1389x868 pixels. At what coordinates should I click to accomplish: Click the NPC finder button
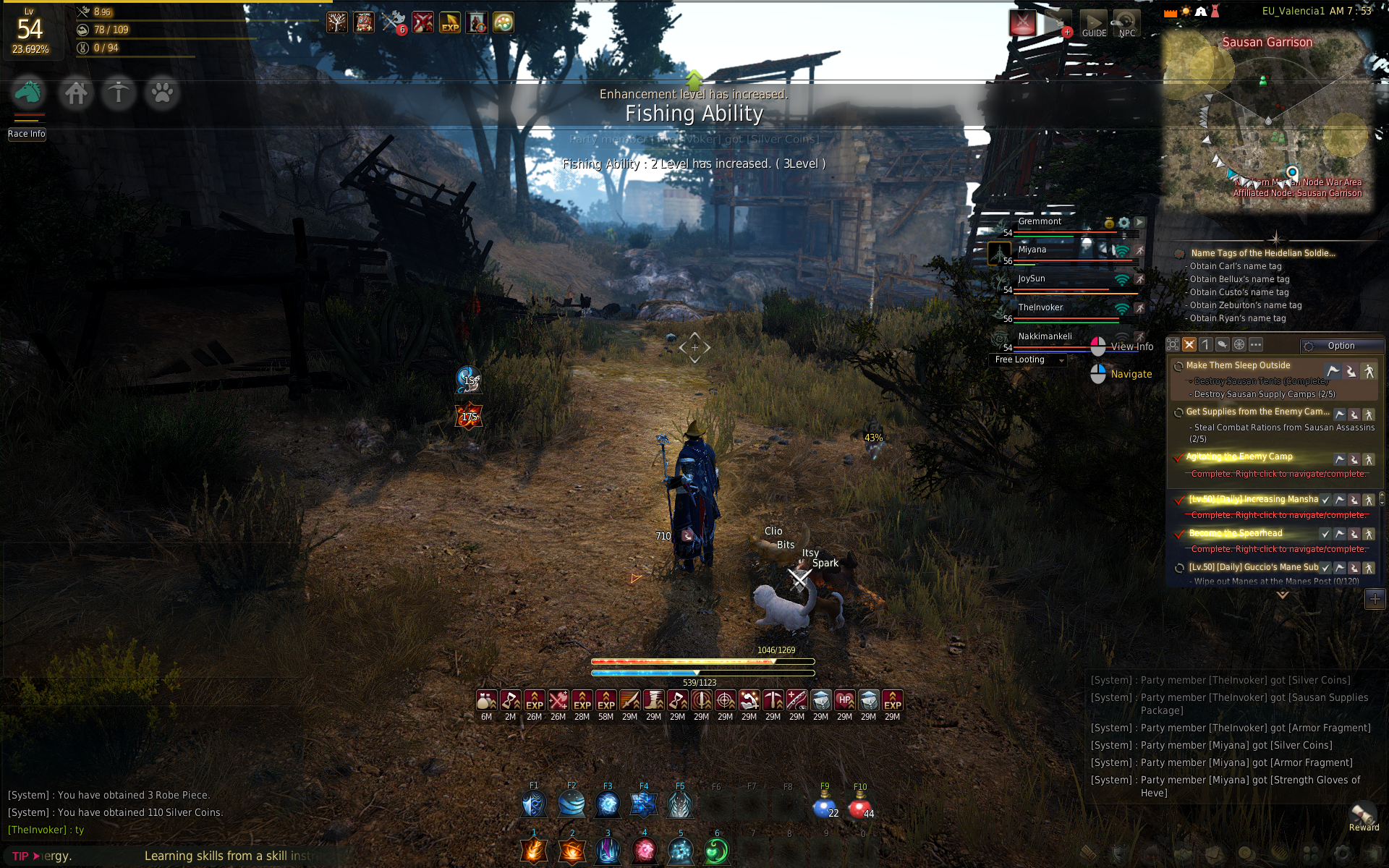(x=1126, y=24)
